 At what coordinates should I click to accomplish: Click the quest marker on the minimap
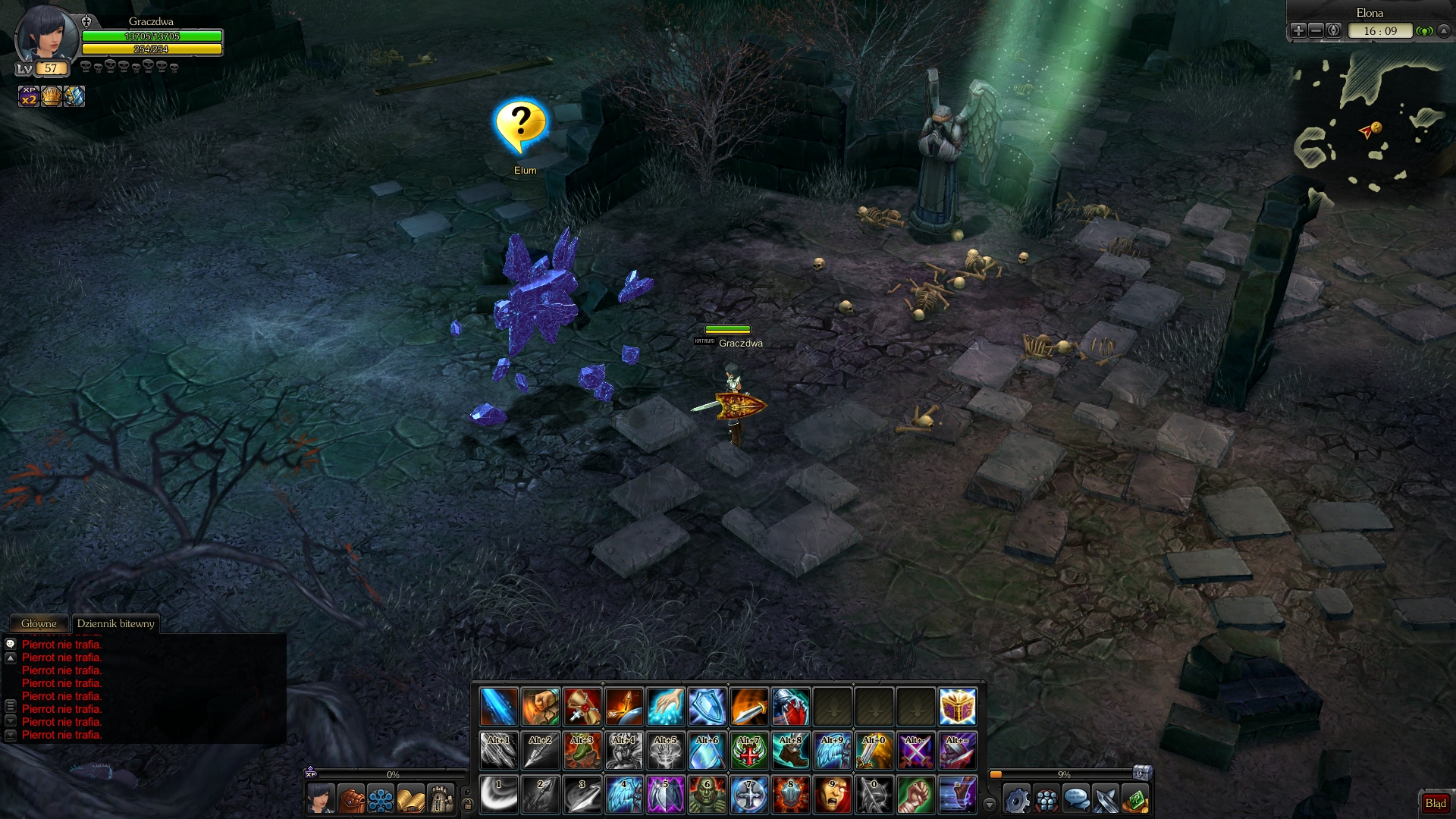pyautogui.click(x=1376, y=127)
